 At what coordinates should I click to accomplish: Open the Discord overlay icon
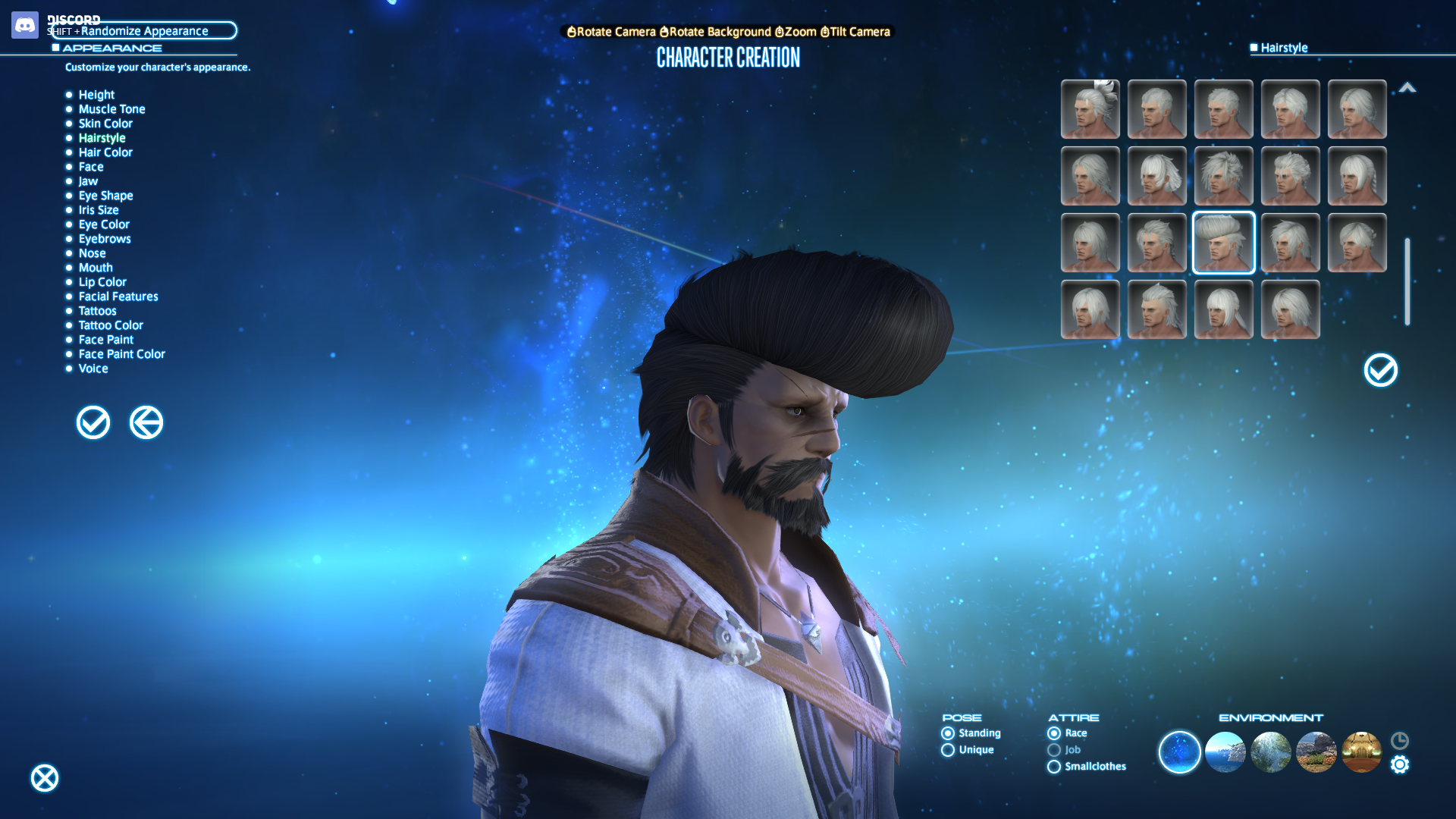tap(25, 25)
